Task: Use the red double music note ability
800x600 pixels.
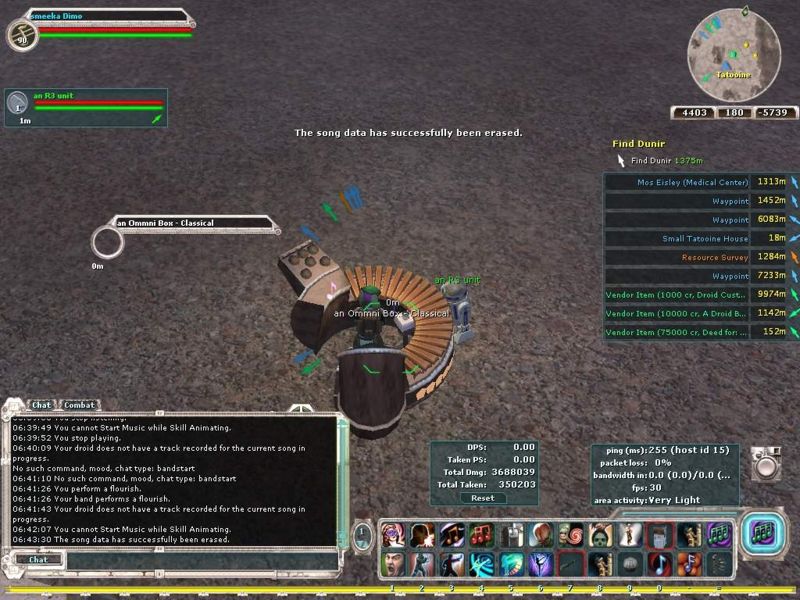Action: coord(480,535)
